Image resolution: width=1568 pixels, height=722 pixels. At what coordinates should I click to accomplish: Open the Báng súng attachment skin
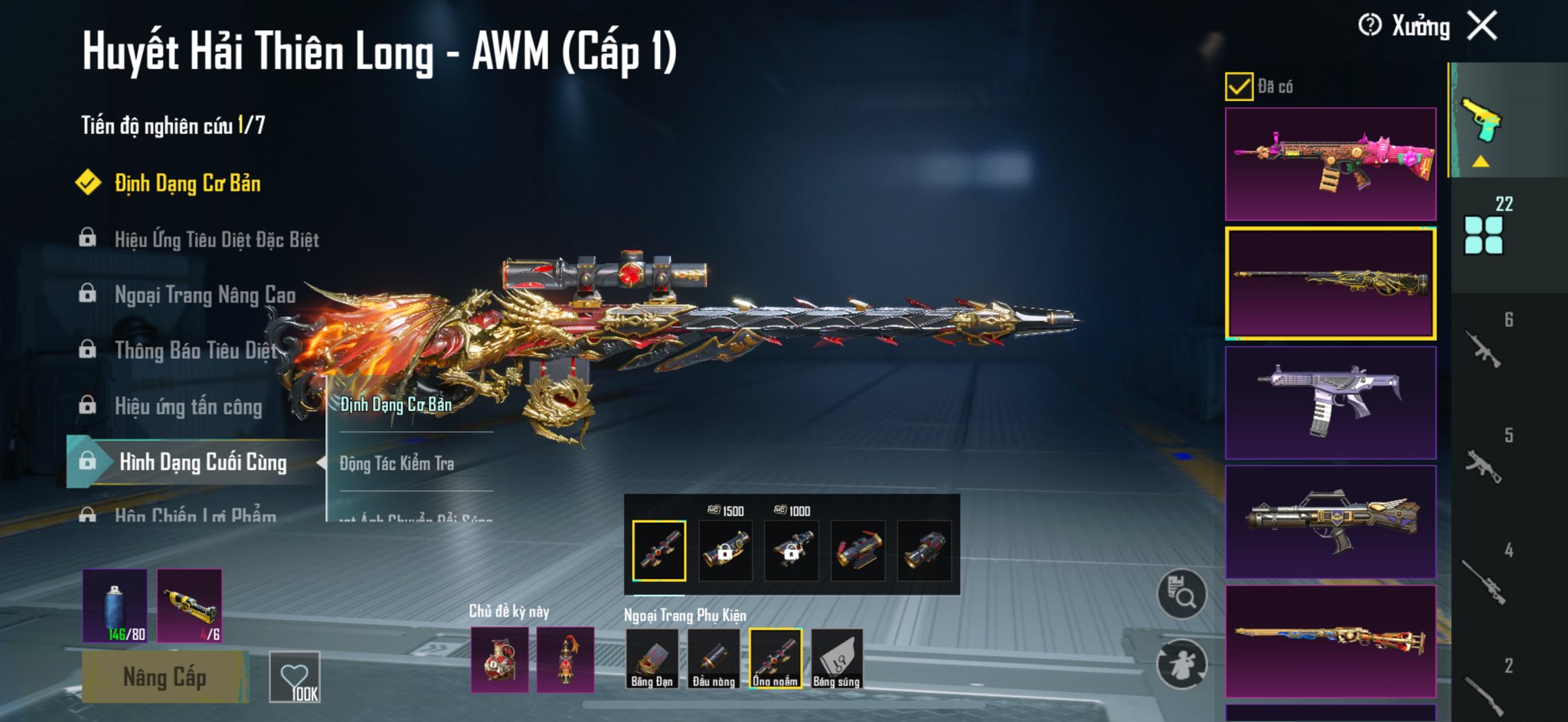837,658
